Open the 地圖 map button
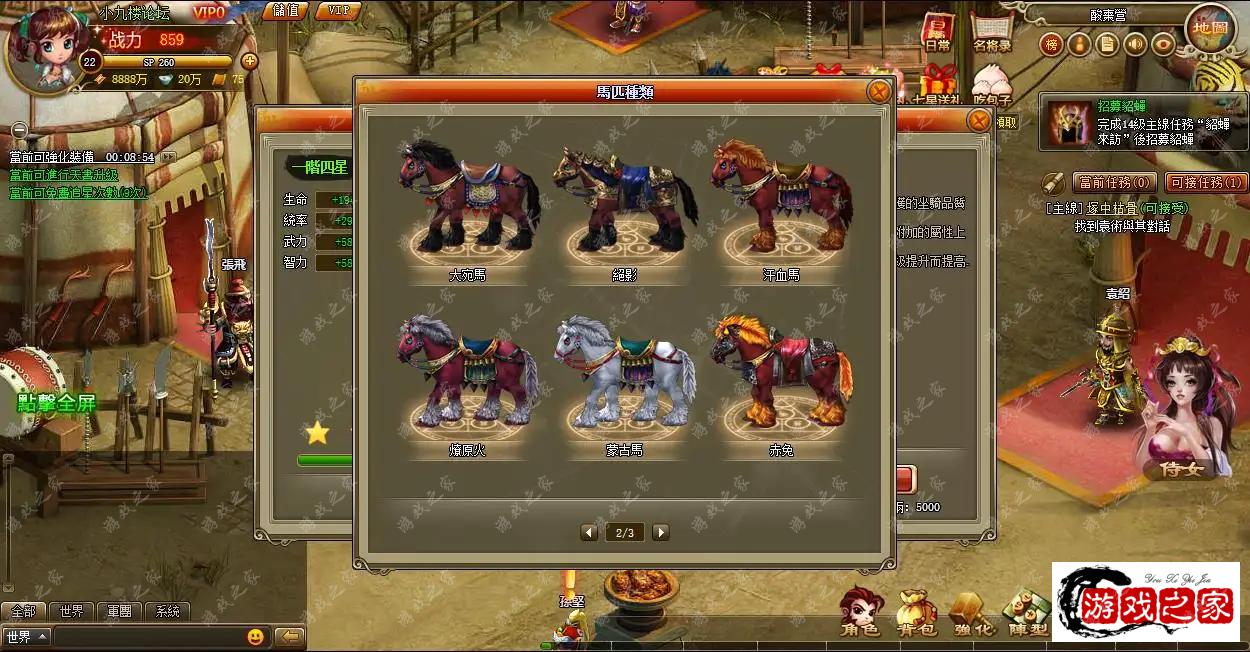Viewport: 1250px width, 652px height. click(x=1207, y=29)
